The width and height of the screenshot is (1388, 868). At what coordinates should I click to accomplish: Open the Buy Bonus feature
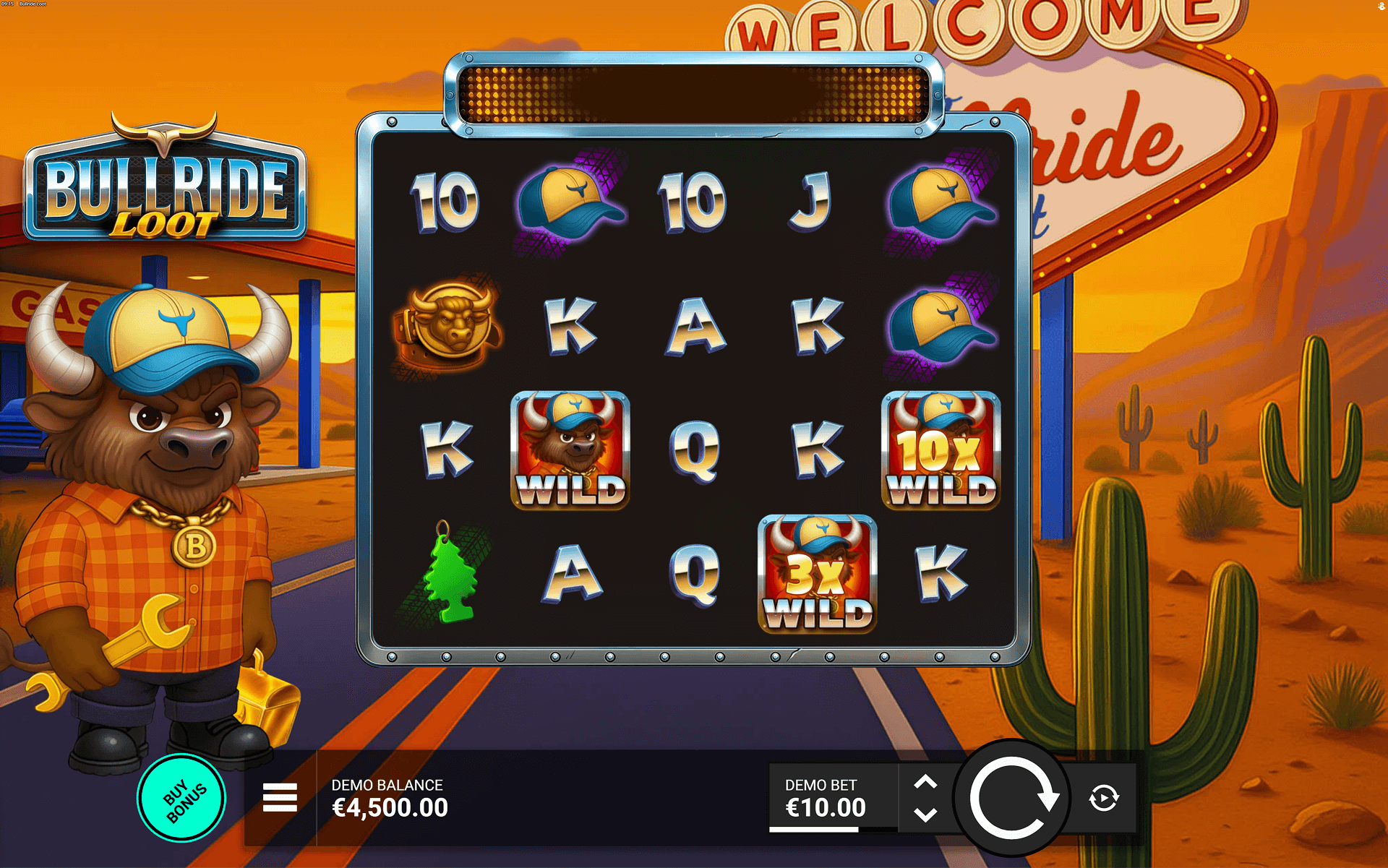point(181,798)
